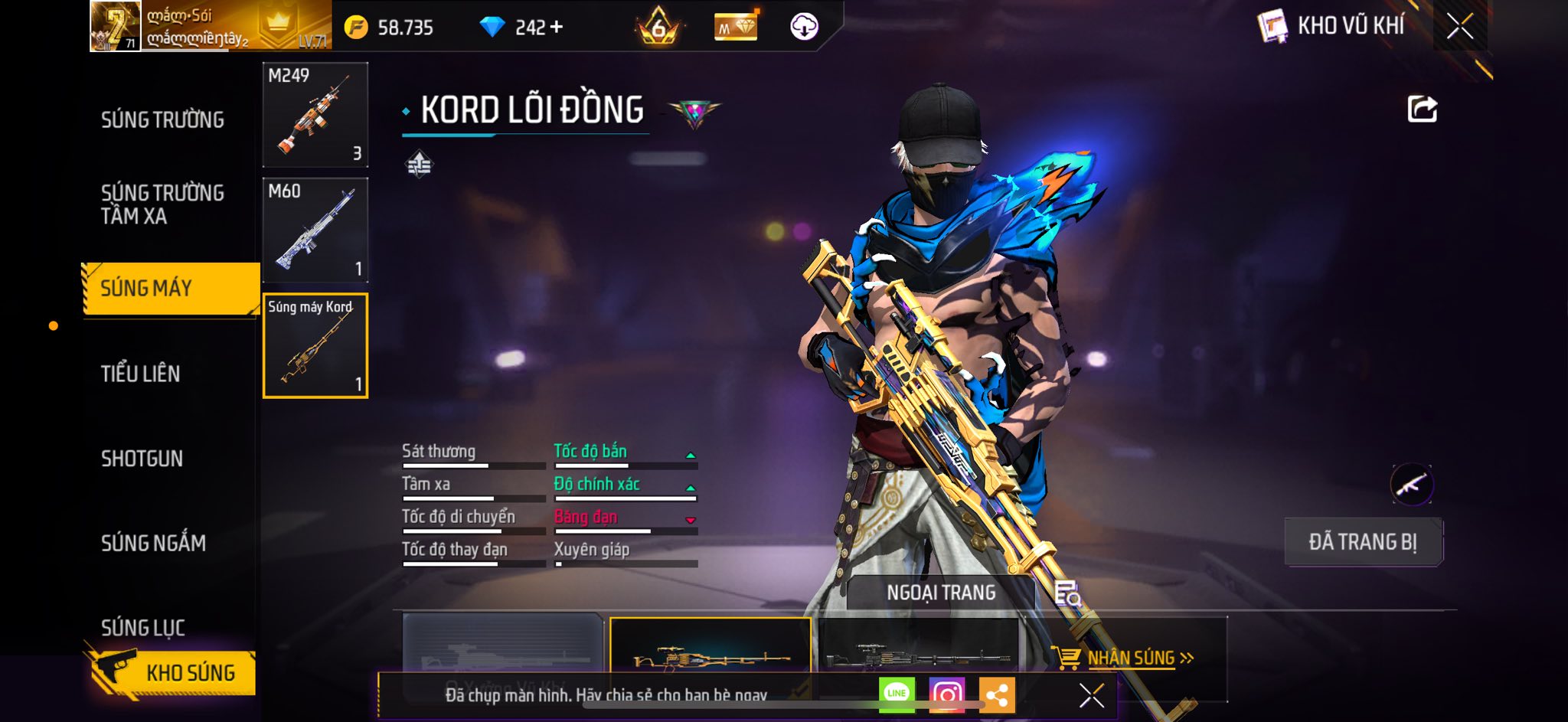Select the M249 weapon tile
1568x722 pixels.
[x=315, y=115]
